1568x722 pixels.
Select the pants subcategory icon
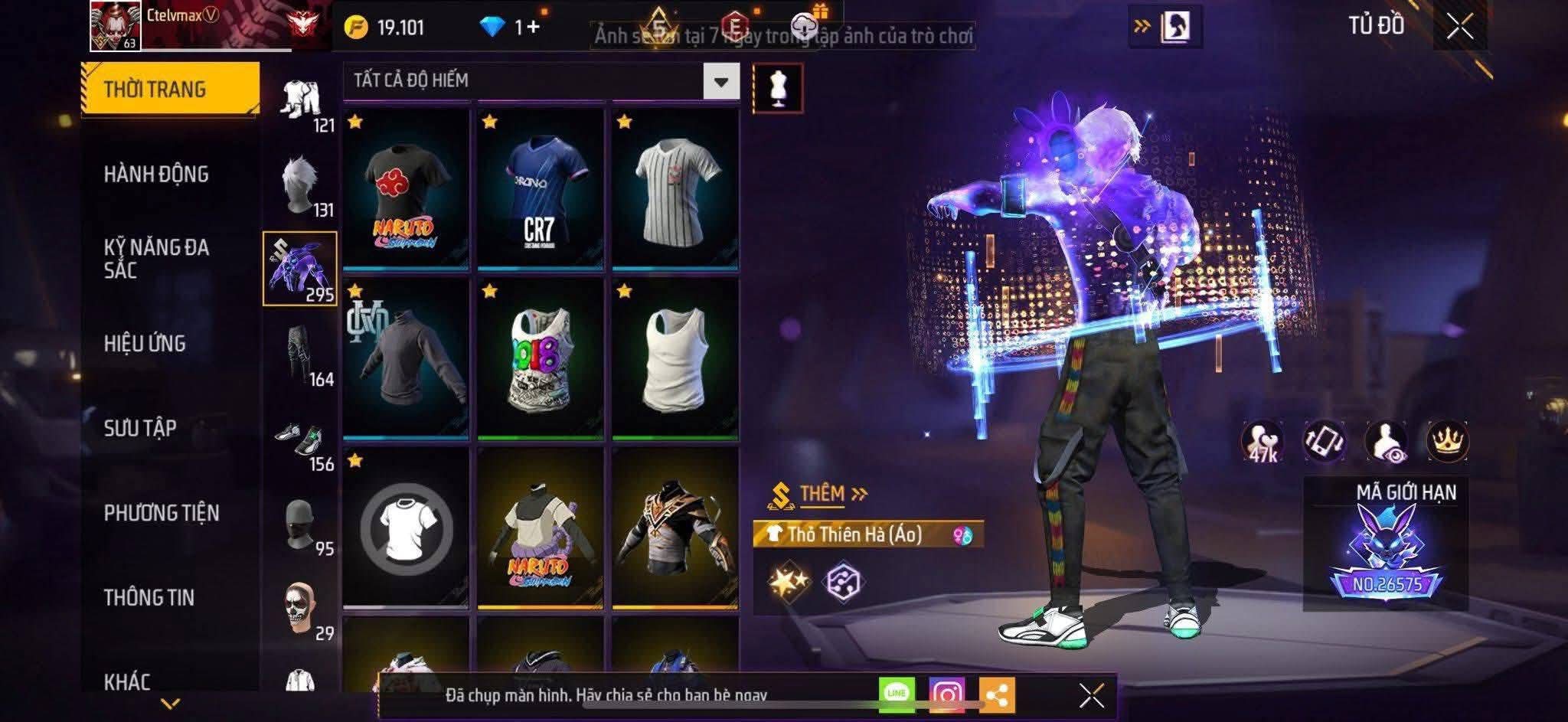[300, 354]
